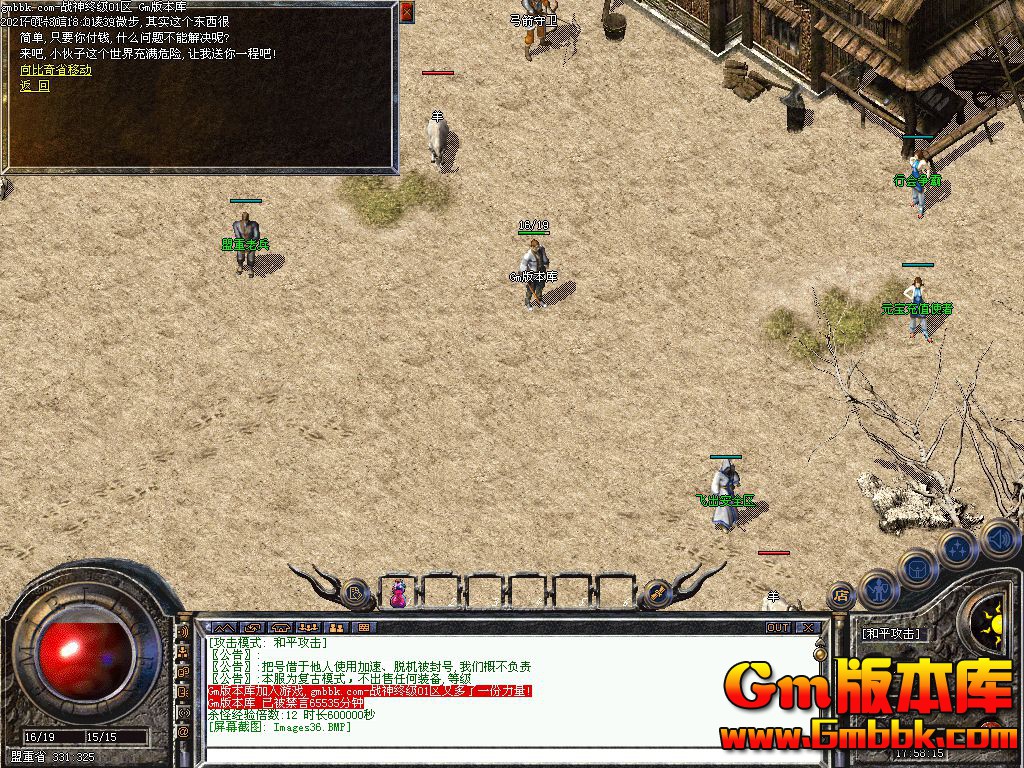The image size is (1024, 768).
Task: Close the NPC dialogue window
Action: (406, 12)
